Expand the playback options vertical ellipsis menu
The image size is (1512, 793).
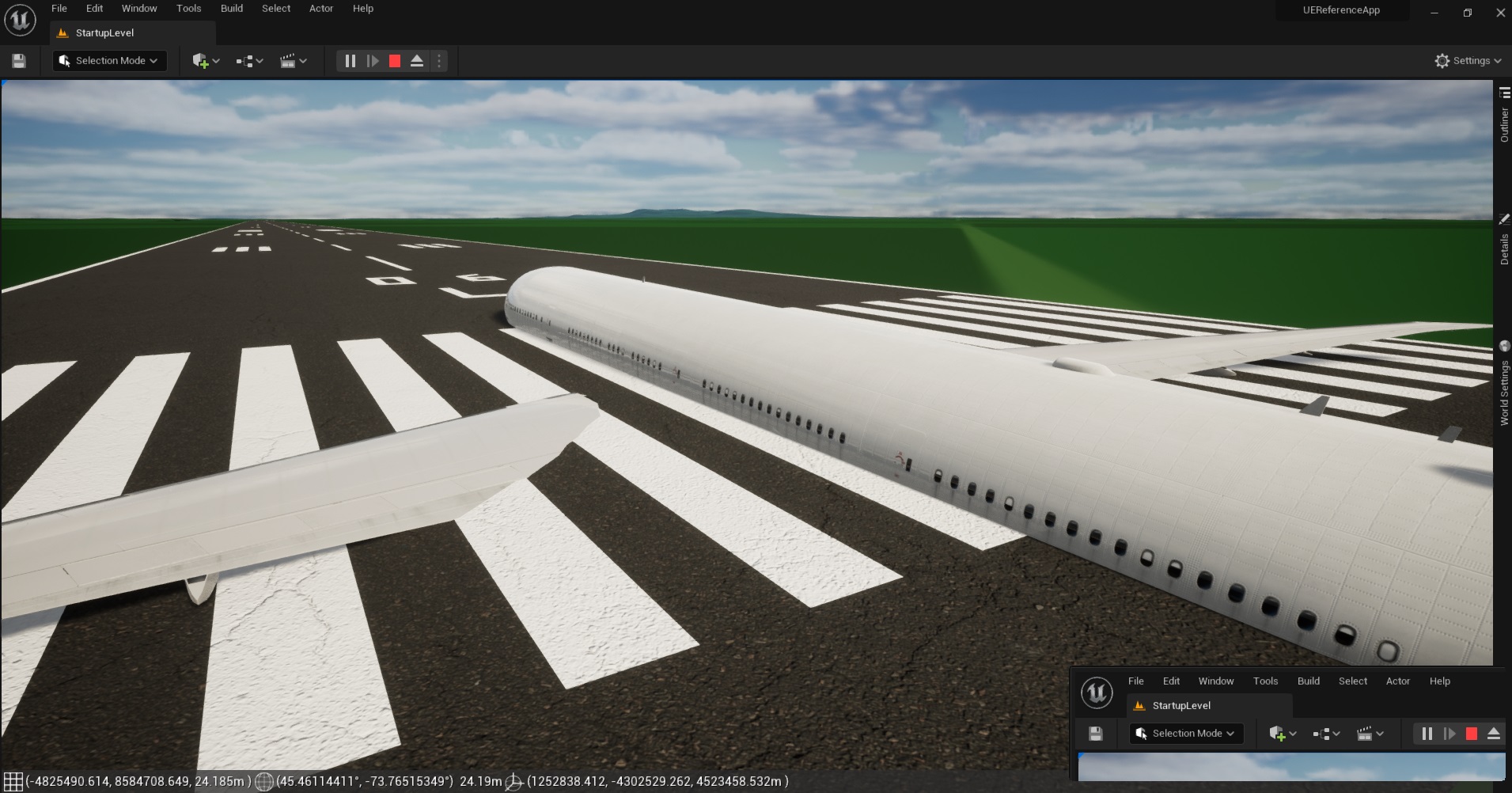click(438, 60)
